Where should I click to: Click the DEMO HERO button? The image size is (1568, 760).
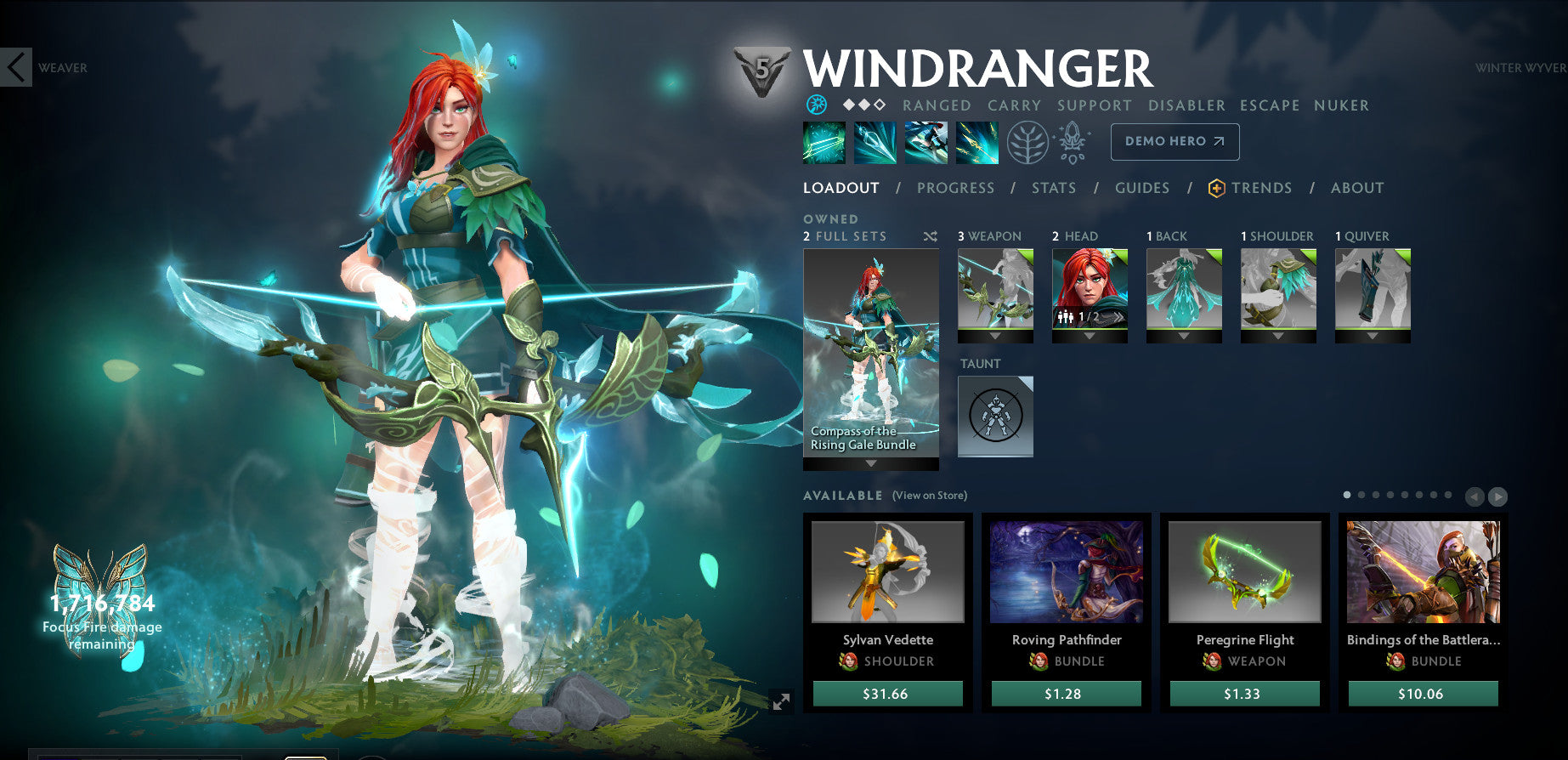1175,141
